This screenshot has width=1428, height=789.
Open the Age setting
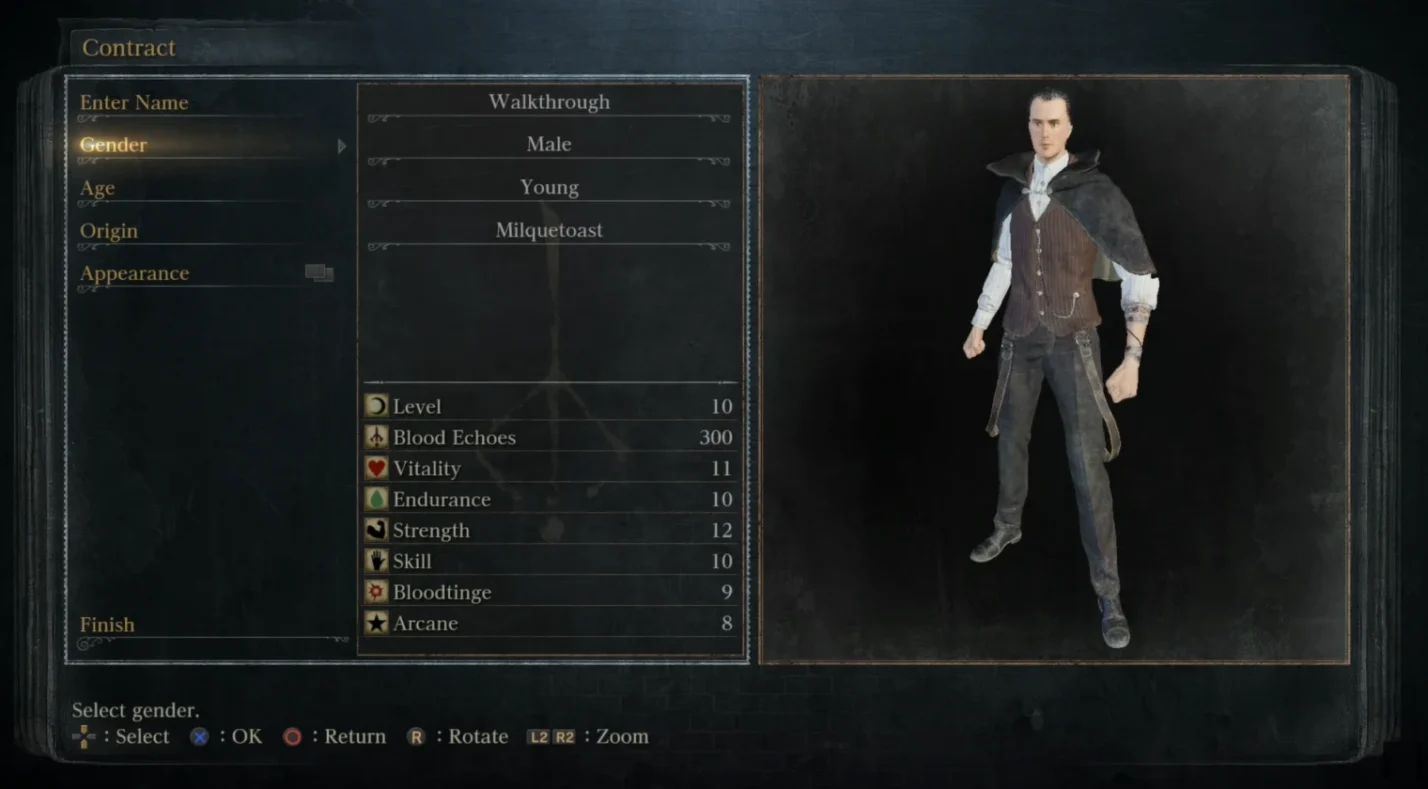coord(98,188)
